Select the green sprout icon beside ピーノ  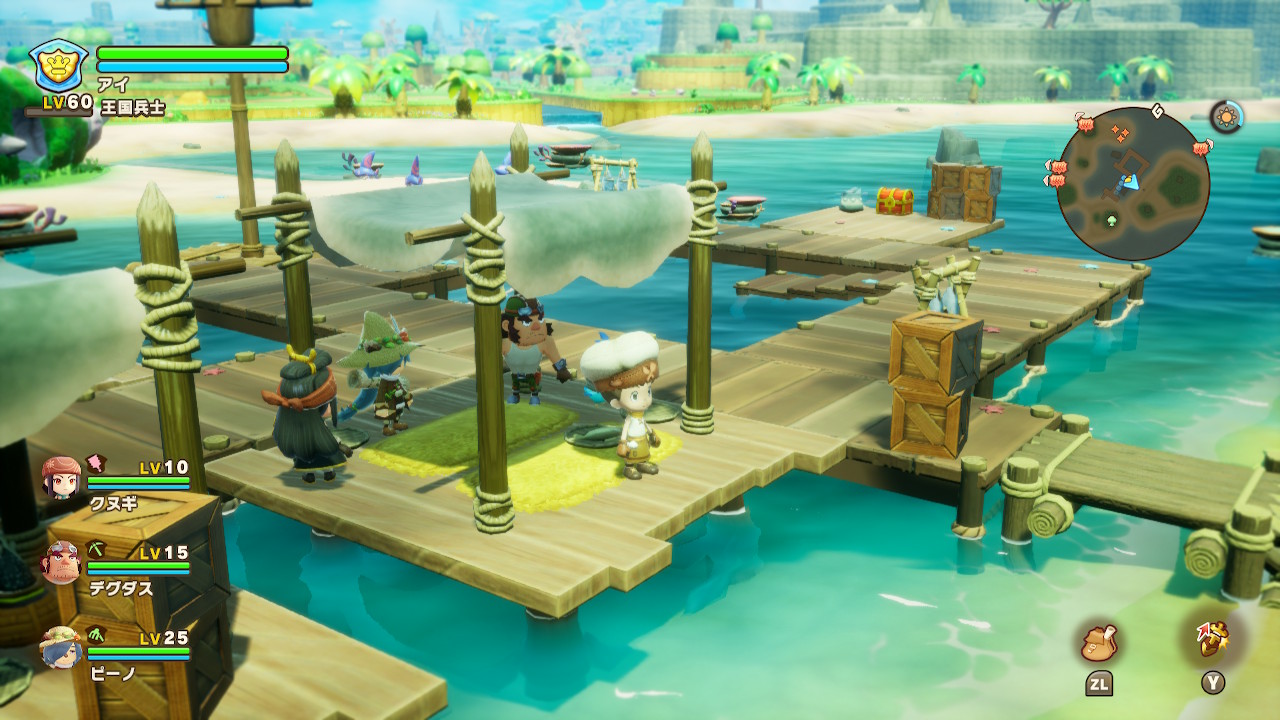tap(95, 635)
